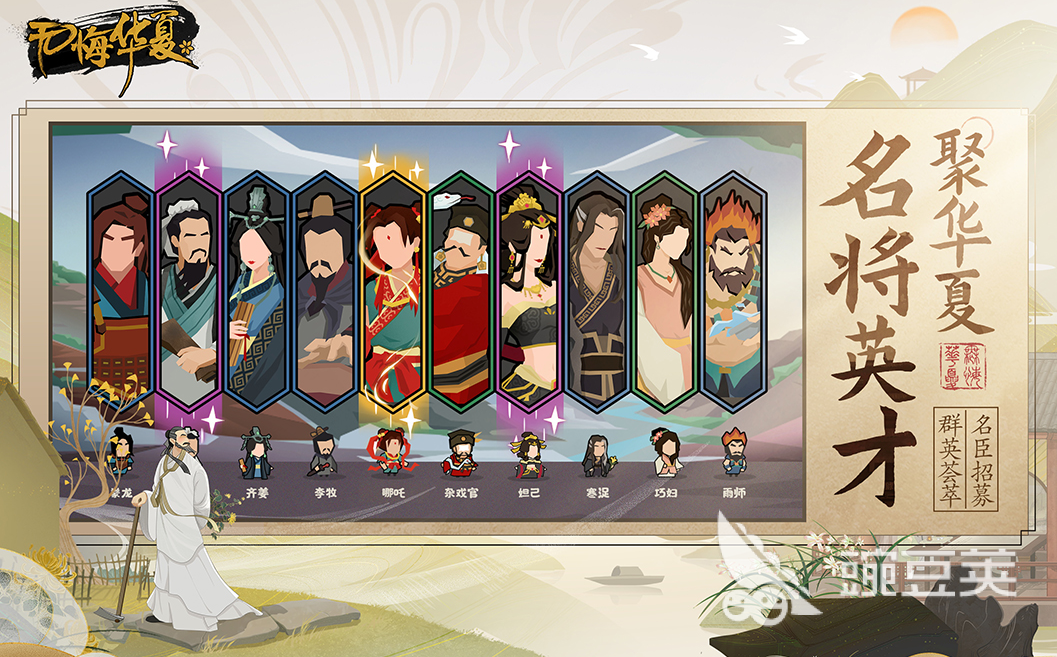Select the 寒浞 portrait card
Viewport: 1057px width, 657px height.
[597, 290]
